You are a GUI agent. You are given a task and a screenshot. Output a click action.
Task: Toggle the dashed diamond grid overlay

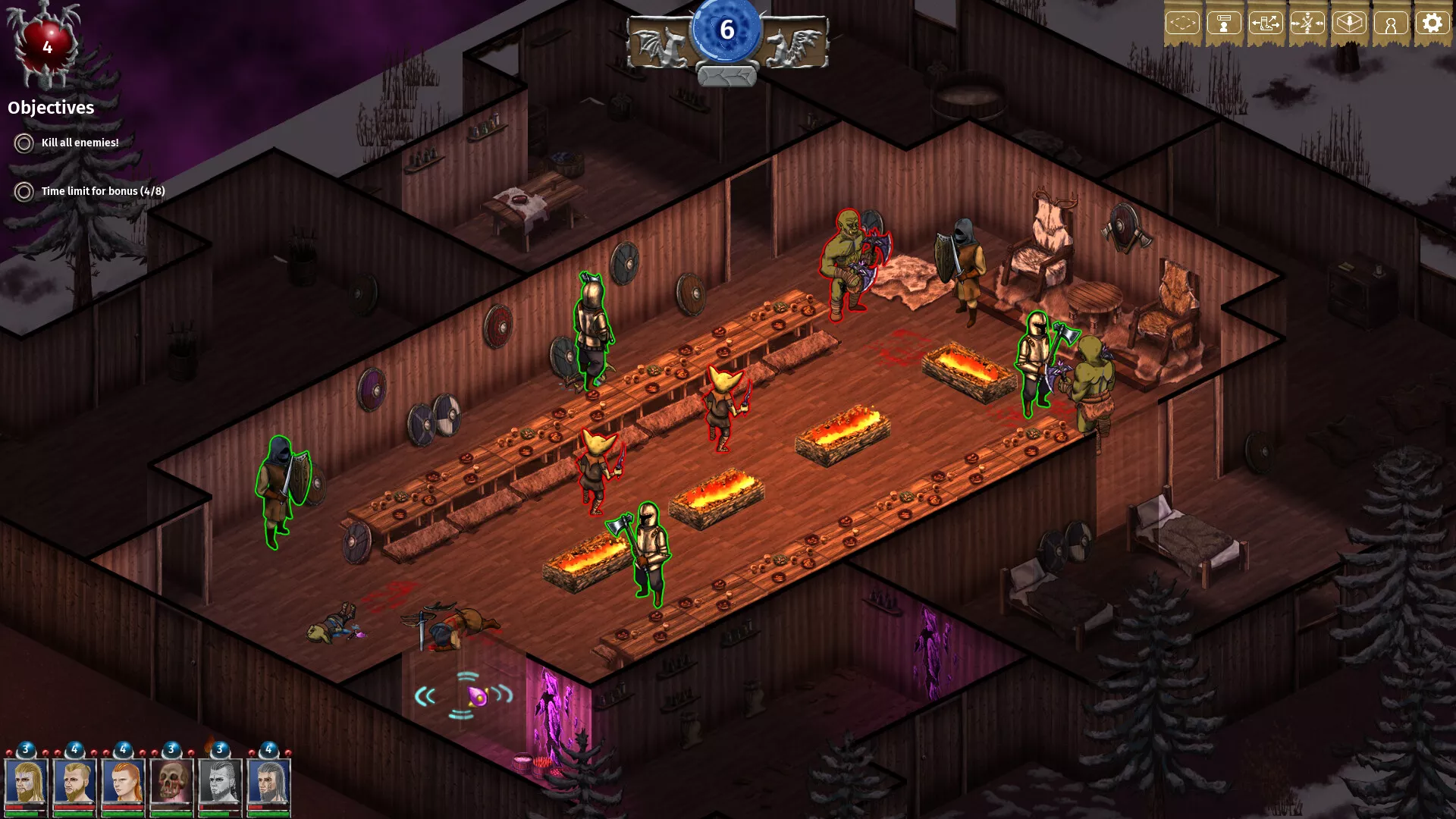[x=1182, y=24]
